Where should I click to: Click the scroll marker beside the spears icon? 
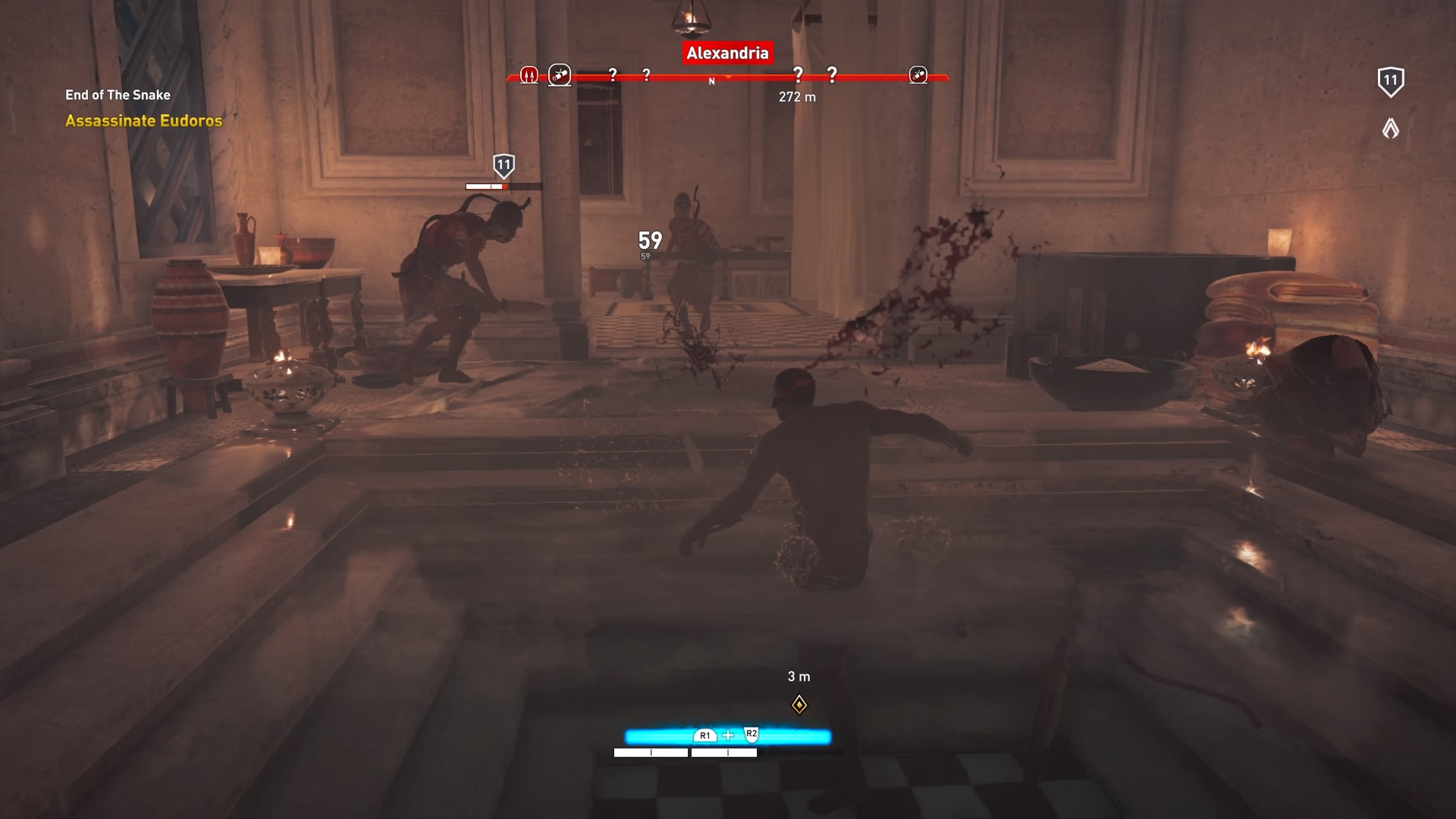point(560,74)
